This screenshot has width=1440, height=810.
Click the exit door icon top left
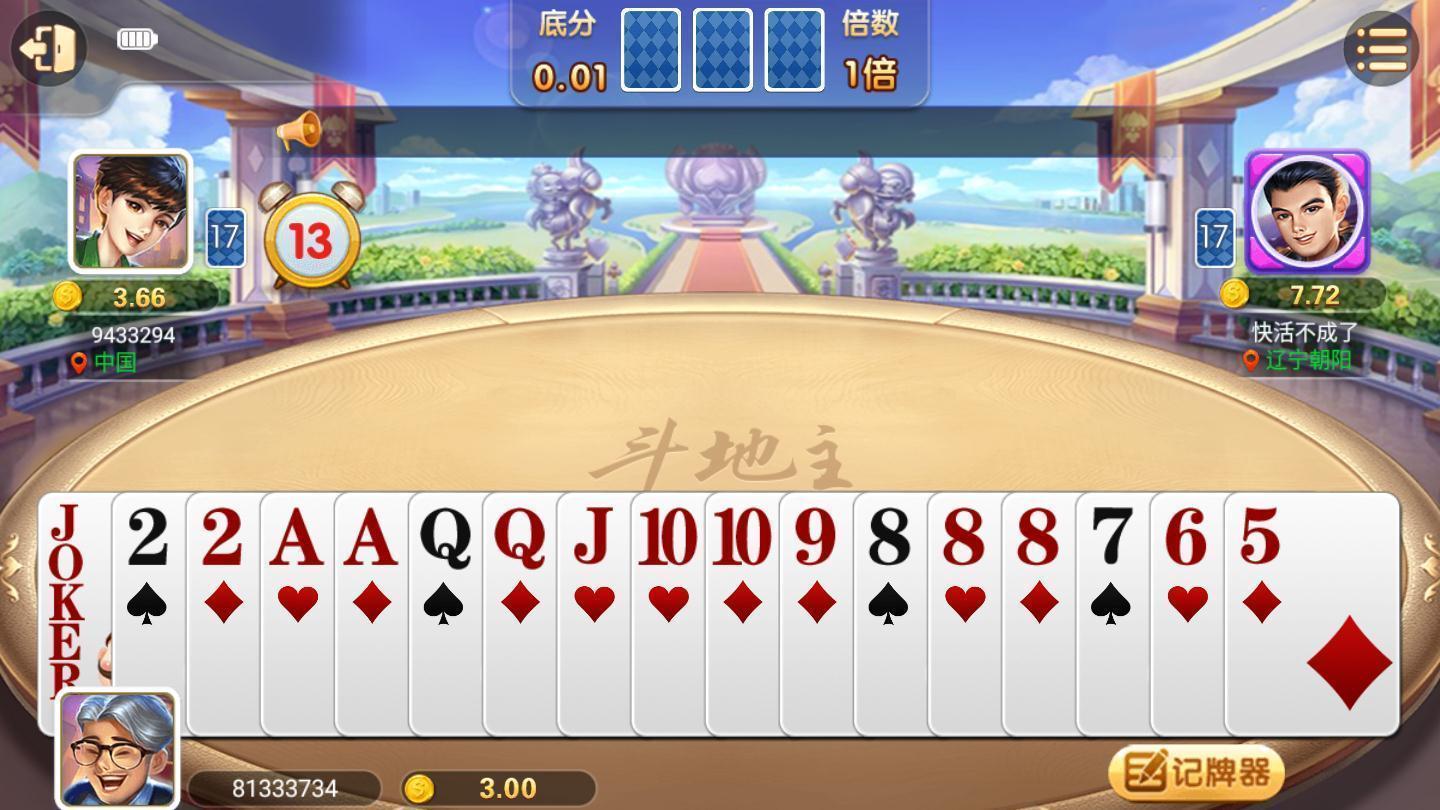click(46, 47)
